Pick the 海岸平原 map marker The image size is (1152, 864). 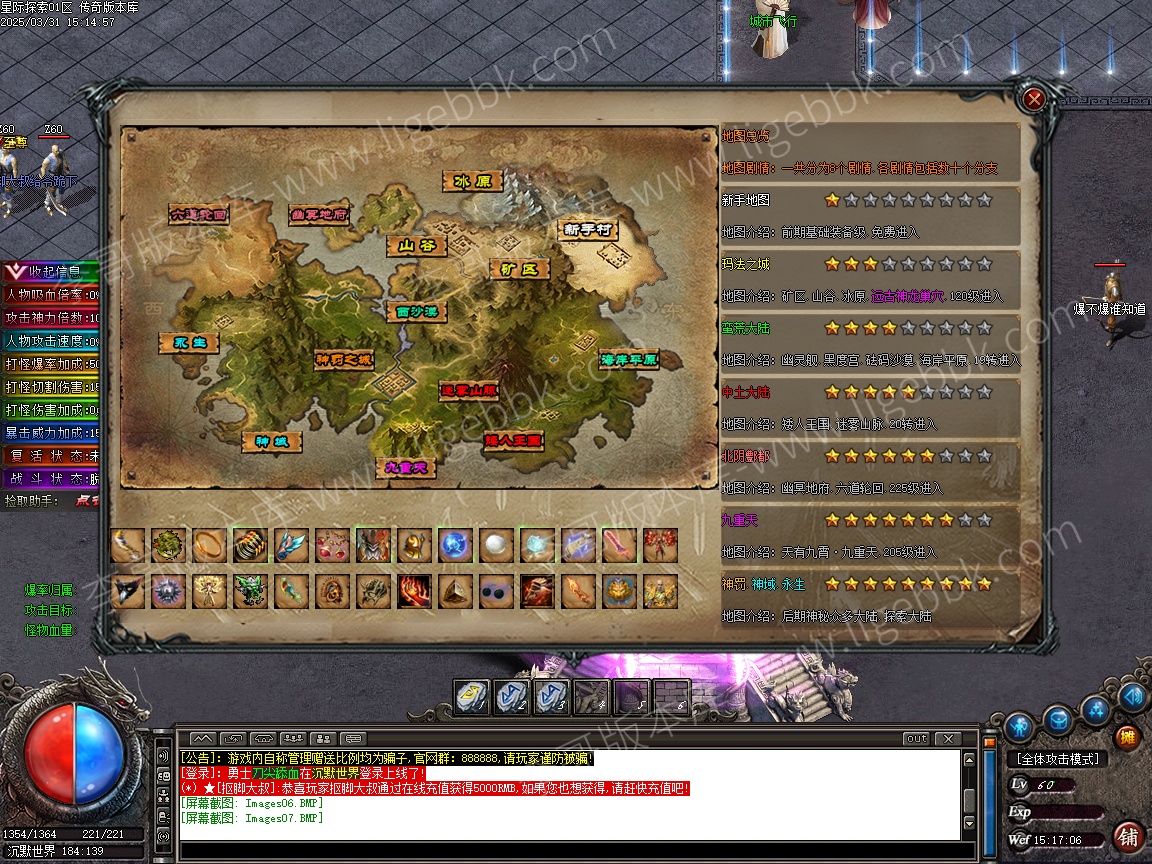pos(629,359)
